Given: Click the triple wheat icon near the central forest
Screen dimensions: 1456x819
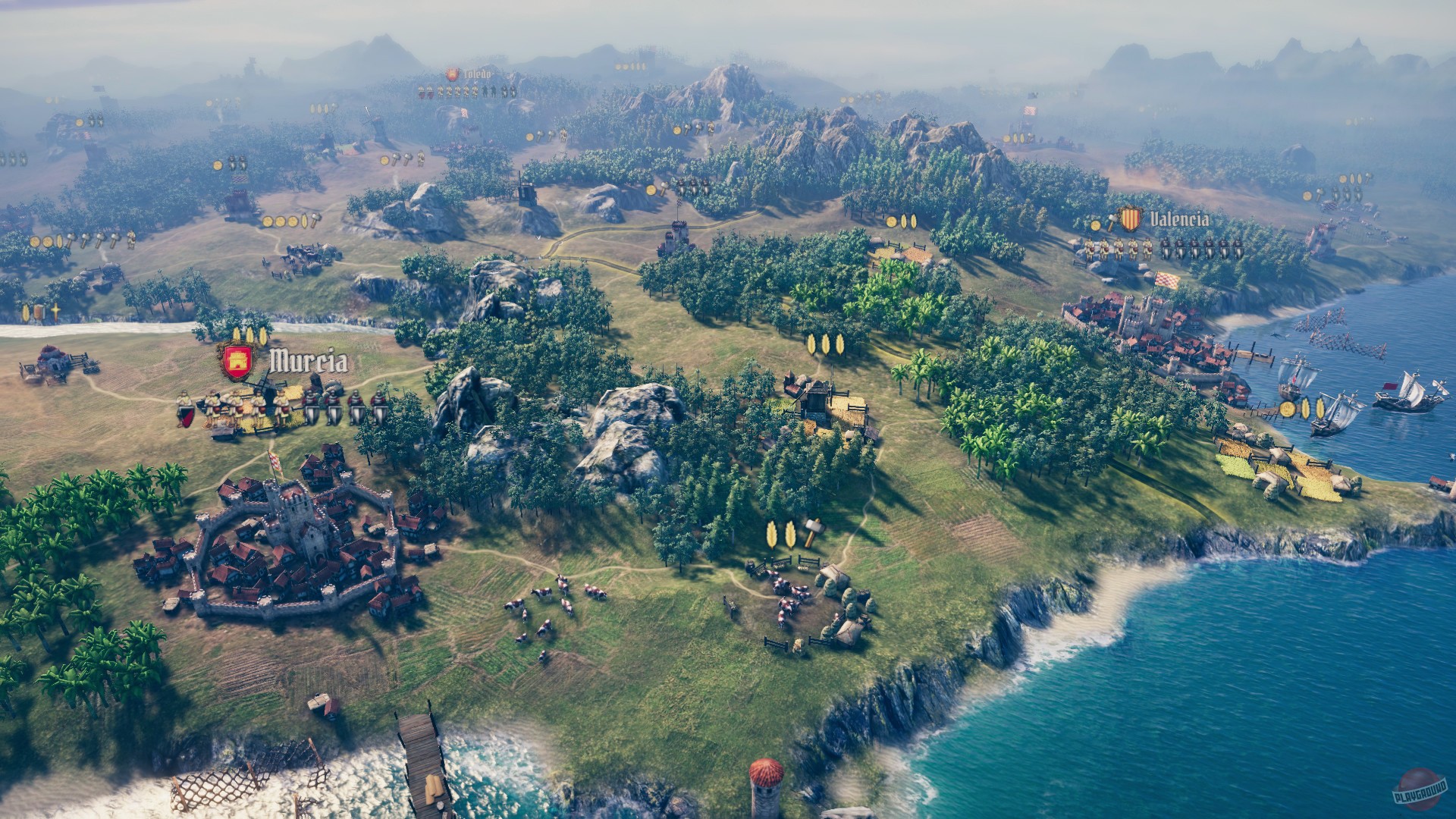Looking at the screenshot, I should click(x=827, y=343).
